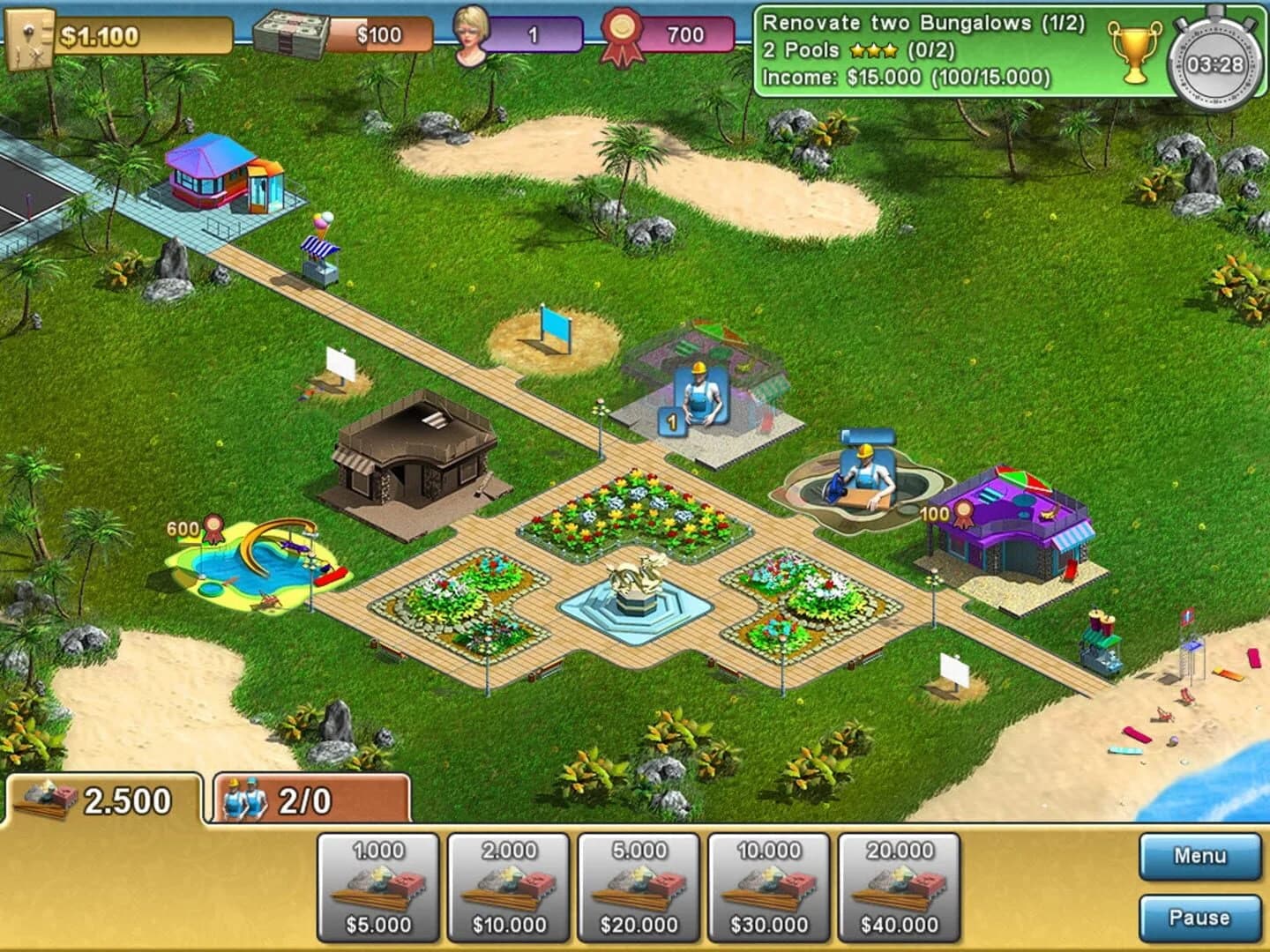Open the game Menu
Viewport: 1270px width, 952px height.
(x=1199, y=854)
